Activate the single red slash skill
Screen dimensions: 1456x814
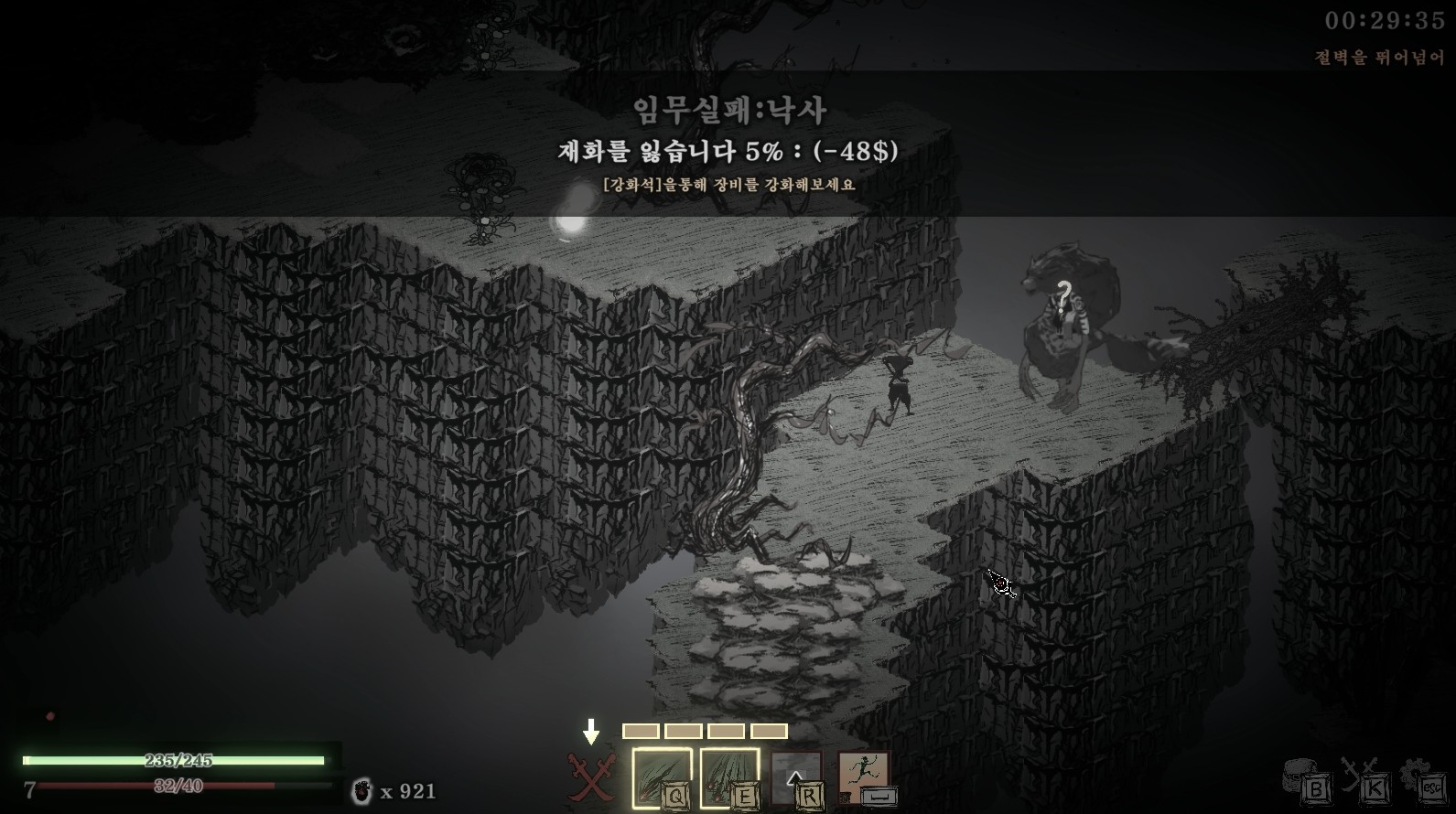tap(661, 777)
